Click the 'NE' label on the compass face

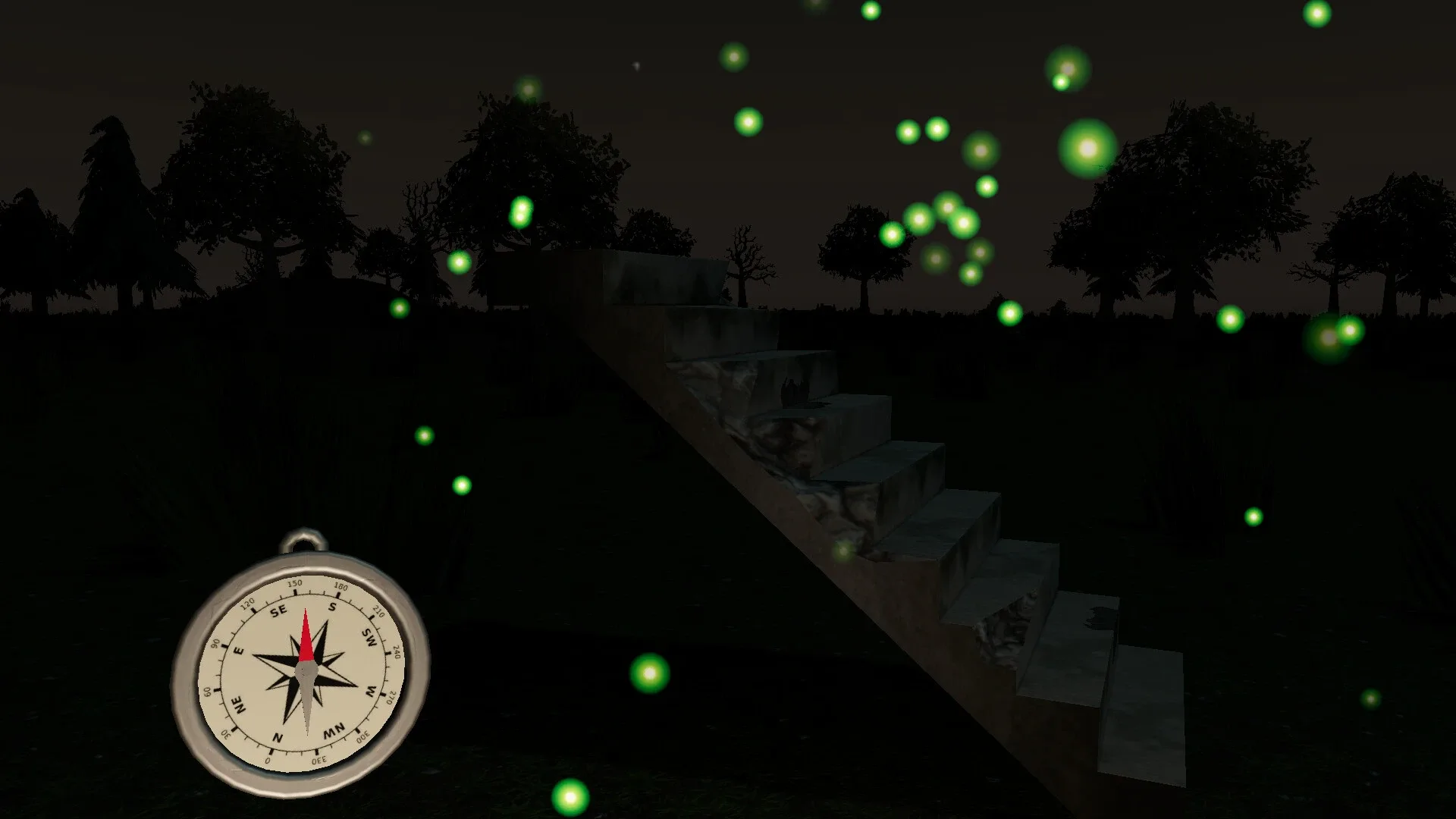tap(238, 704)
